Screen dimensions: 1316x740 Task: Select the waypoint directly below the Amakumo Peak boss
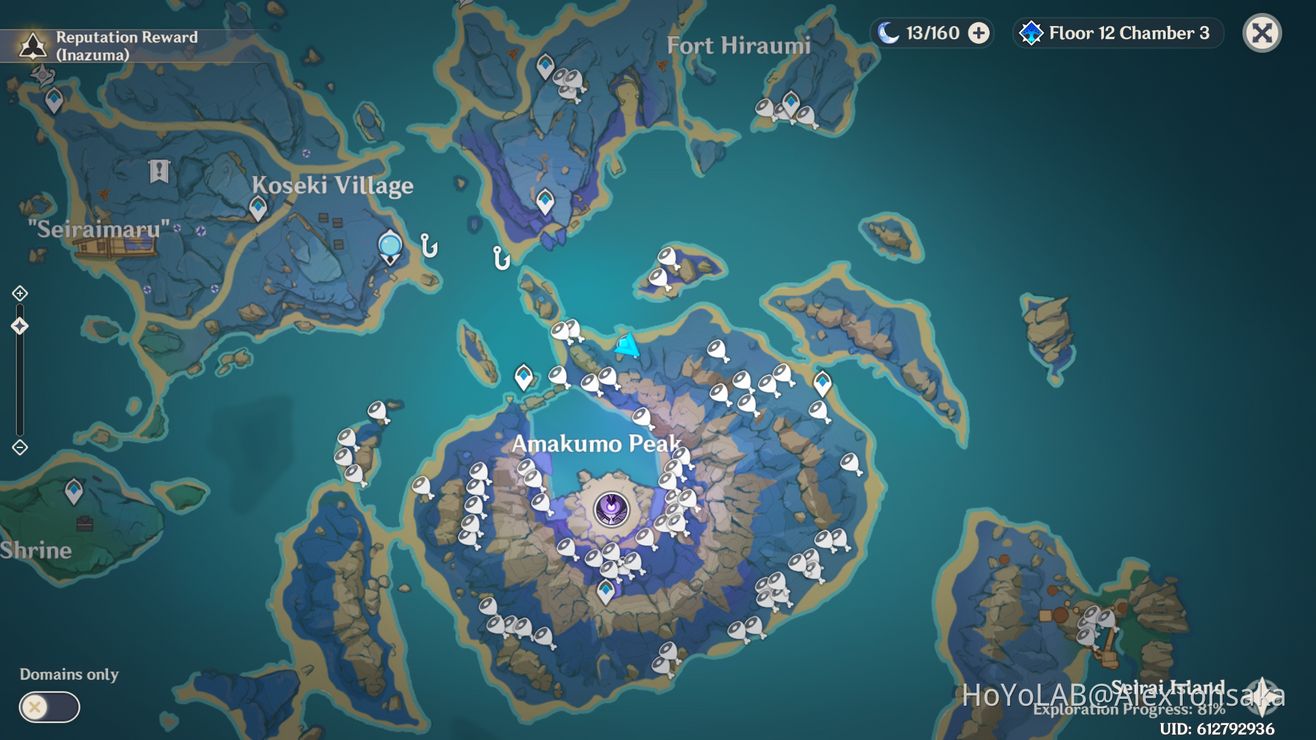(606, 591)
